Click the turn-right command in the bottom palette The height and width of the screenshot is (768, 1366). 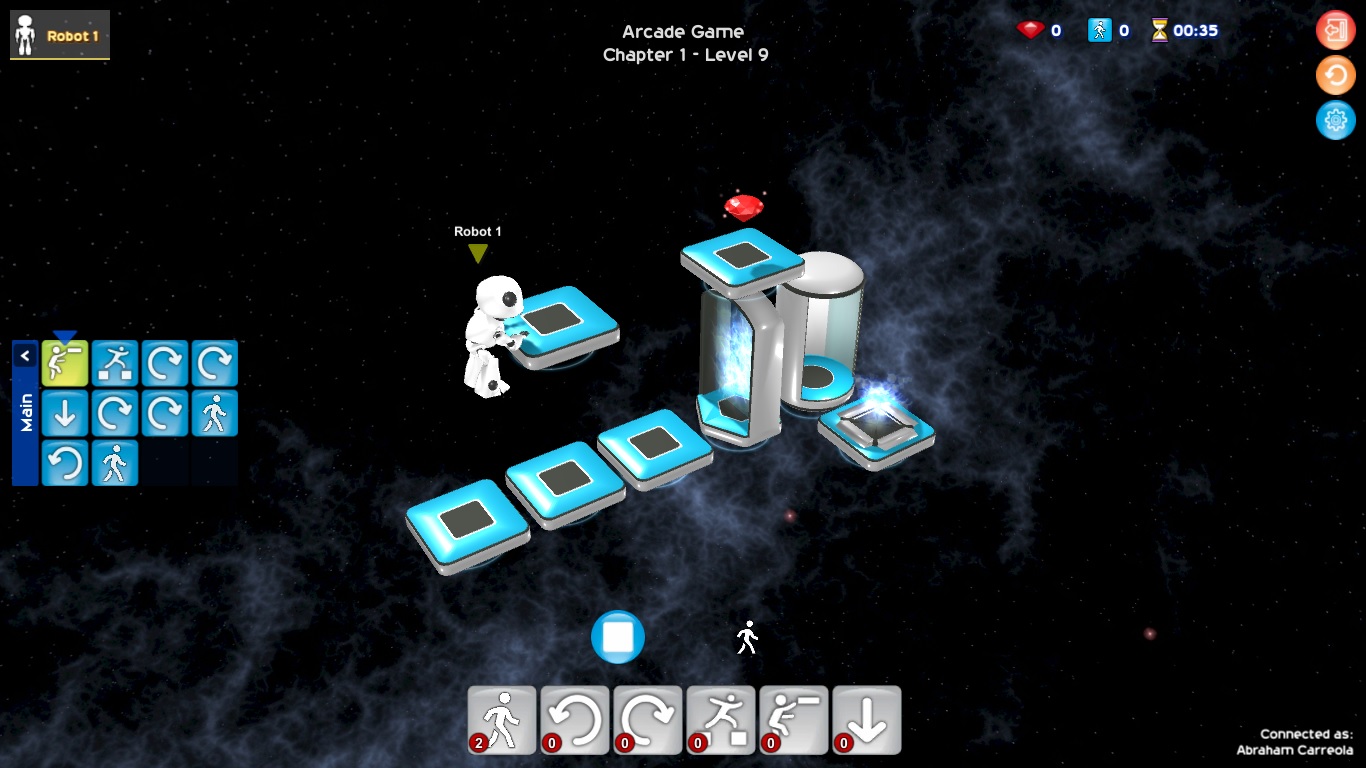click(648, 719)
